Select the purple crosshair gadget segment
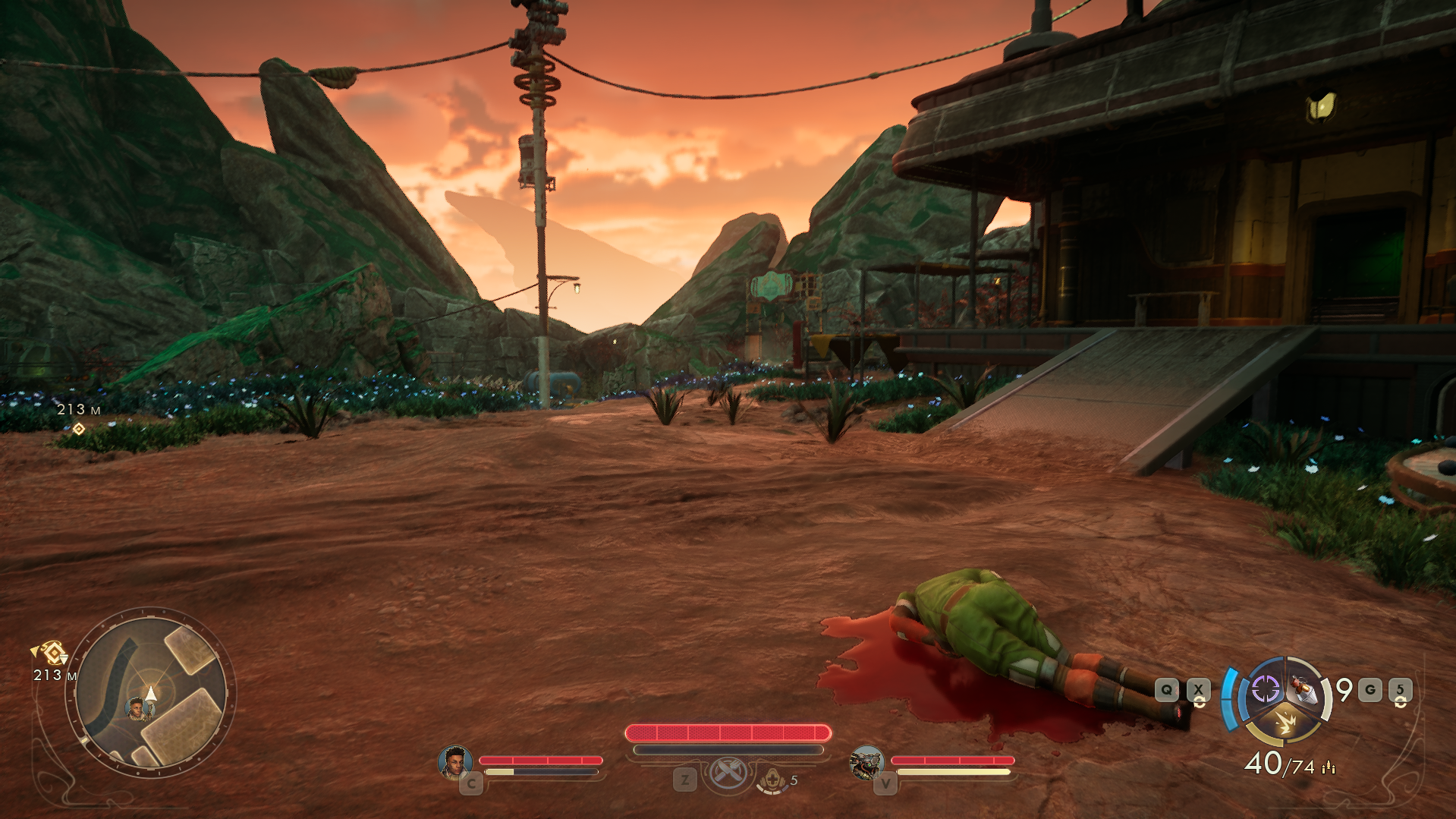The image size is (1456, 819). click(x=1264, y=689)
